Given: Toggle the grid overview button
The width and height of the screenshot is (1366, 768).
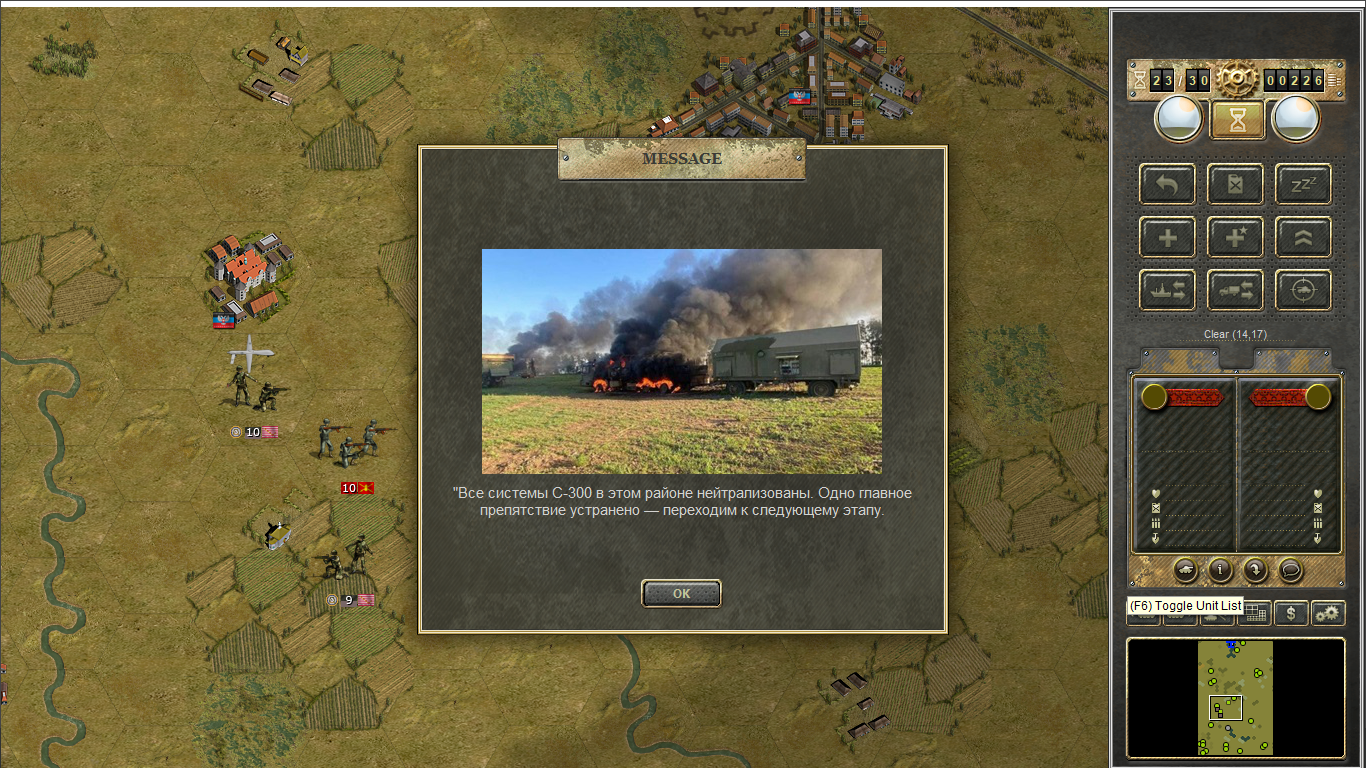Looking at the screenshot, I should [x=1256, y=613].
